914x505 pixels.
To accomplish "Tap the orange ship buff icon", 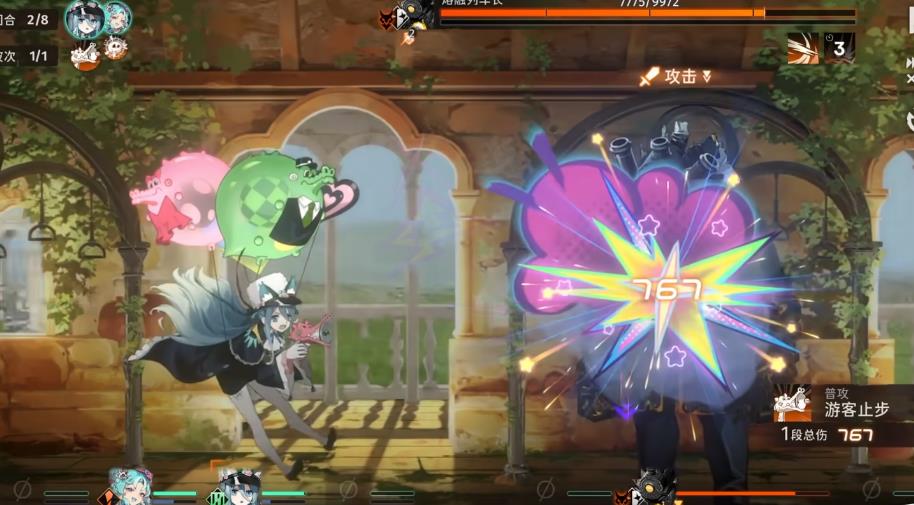I will tap(83, 56).
